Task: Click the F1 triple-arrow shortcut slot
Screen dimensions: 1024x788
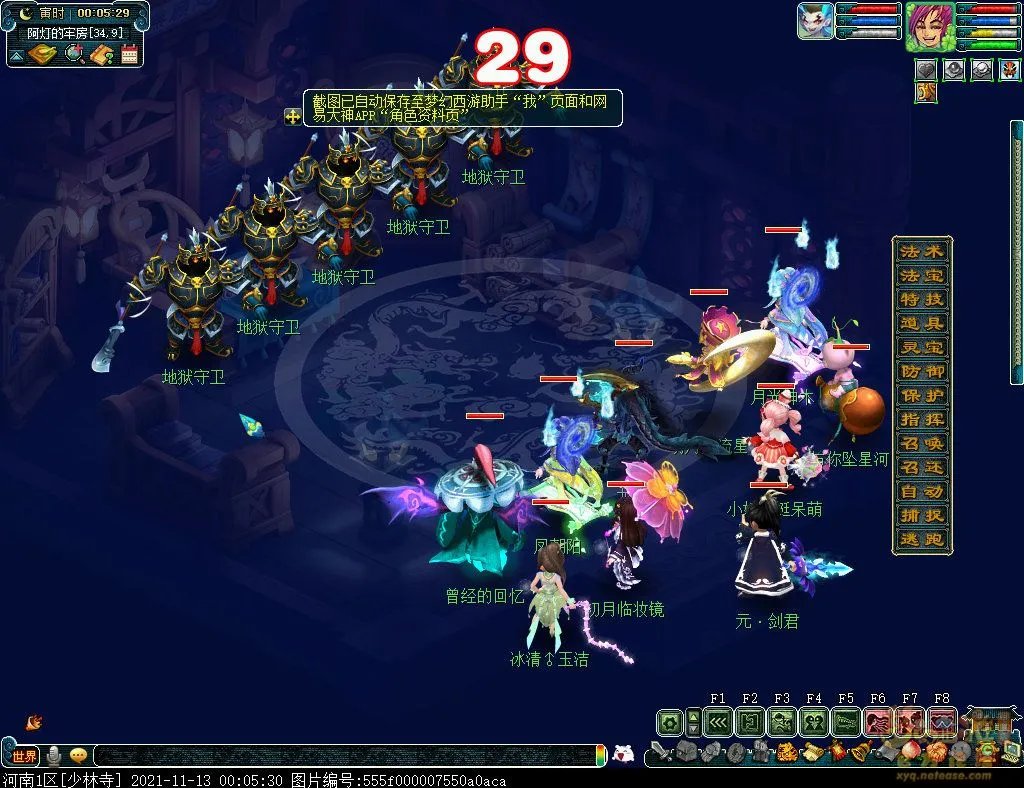Action: pos(718,721)
